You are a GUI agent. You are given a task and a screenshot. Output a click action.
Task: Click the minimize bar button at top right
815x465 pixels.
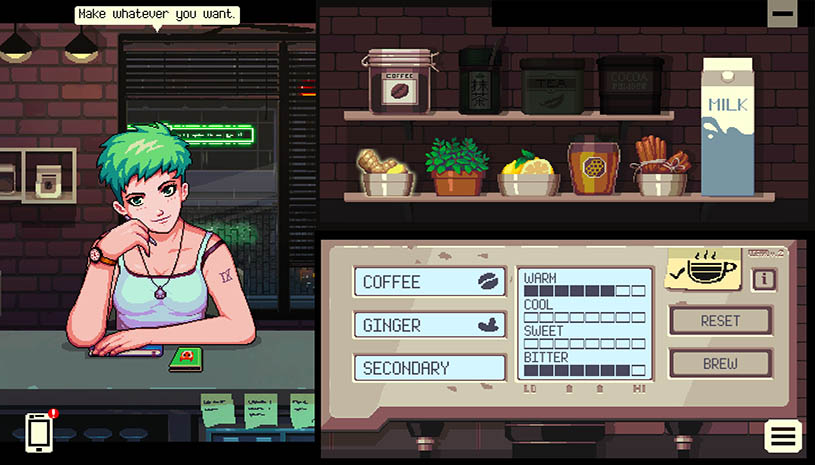pyautogui.click(x=782, y=13)
